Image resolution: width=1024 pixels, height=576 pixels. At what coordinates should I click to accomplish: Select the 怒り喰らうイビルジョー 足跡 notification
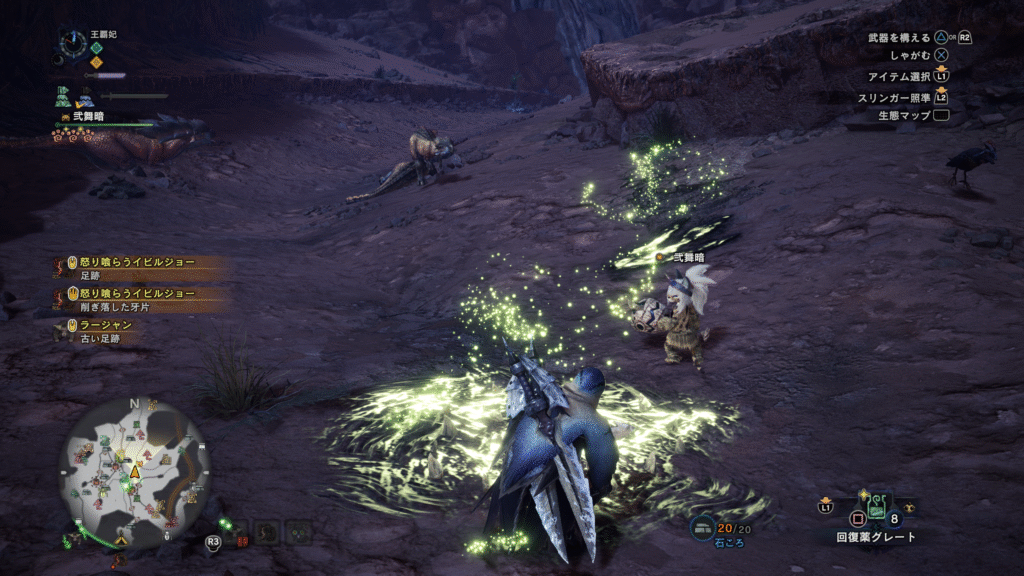[x=140, y=267]
